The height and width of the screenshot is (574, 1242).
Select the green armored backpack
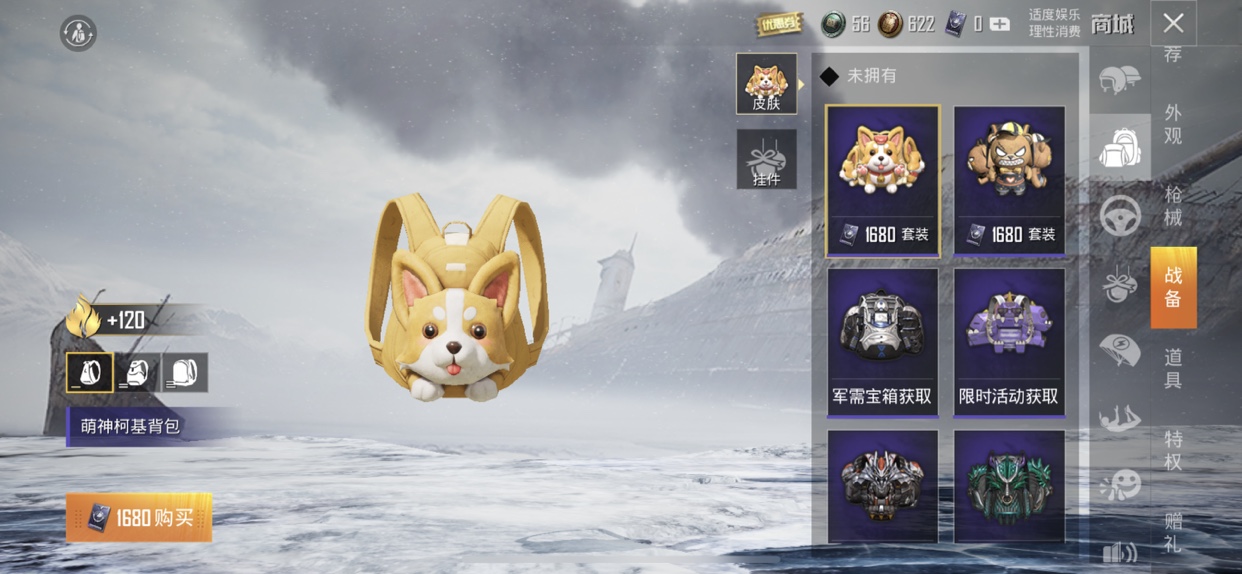[x=1009, y=486]
